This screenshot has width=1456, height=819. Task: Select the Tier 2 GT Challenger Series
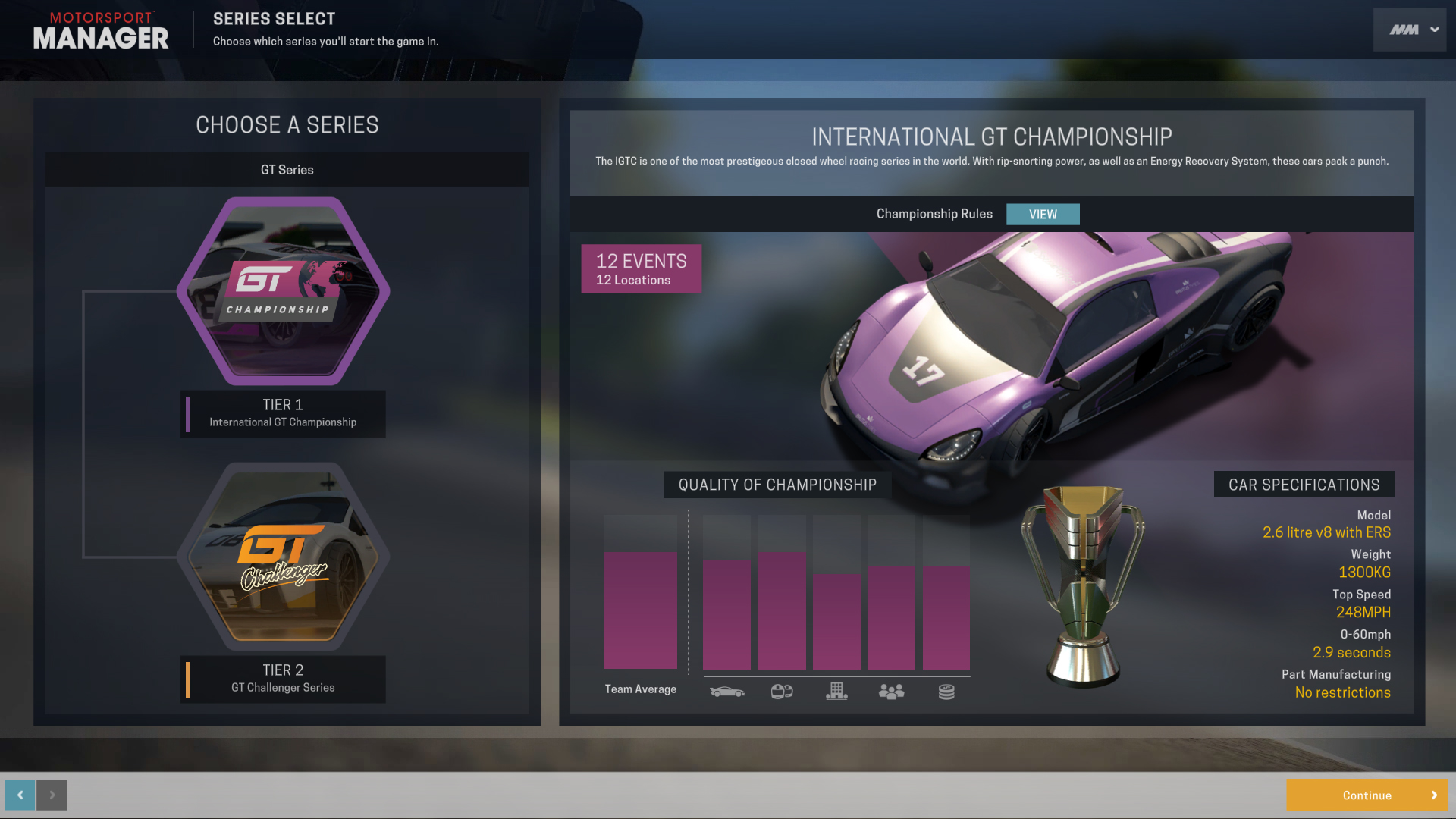click(x=283, y=679)
